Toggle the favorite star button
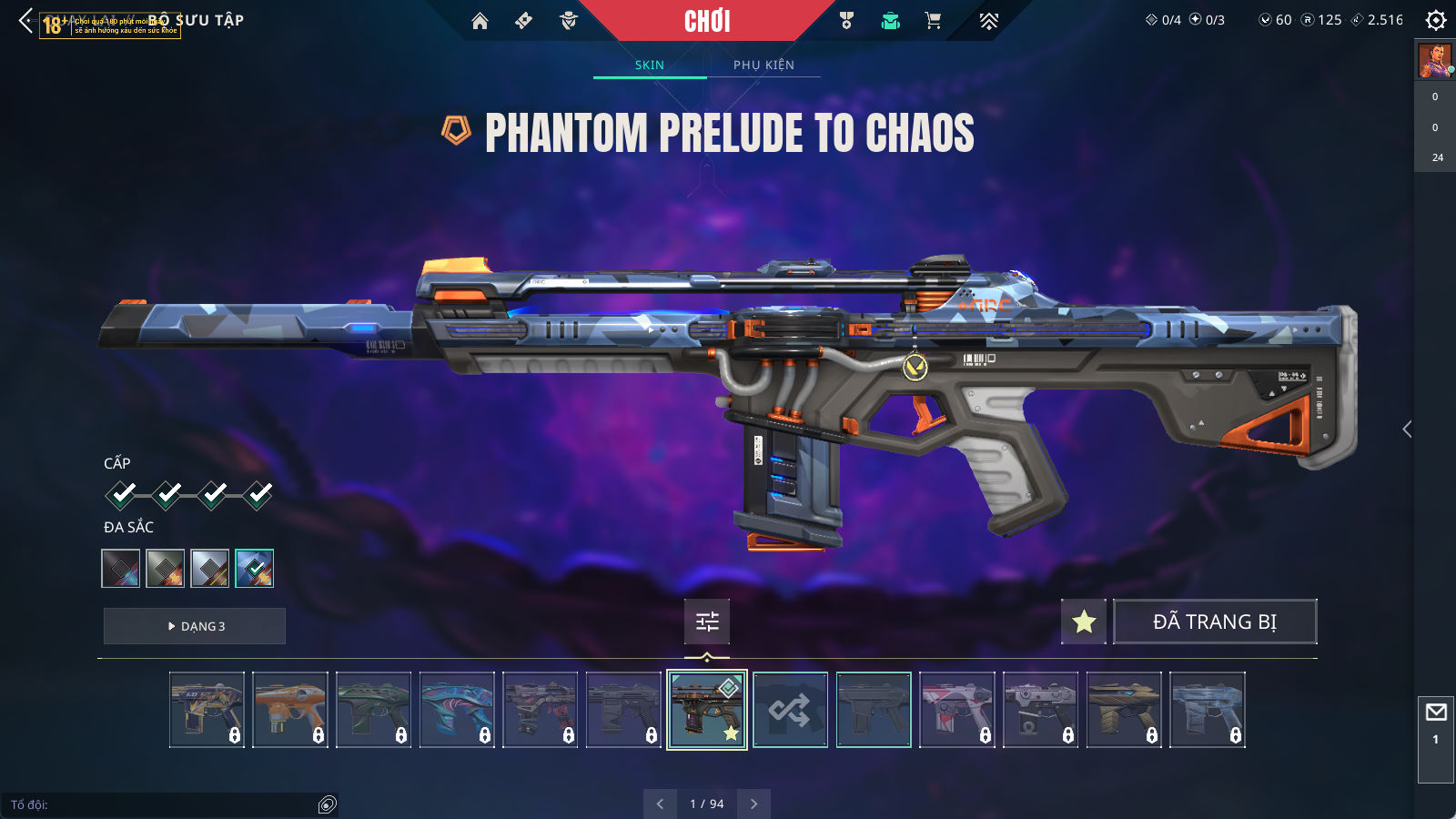 tap(1084, 622)
